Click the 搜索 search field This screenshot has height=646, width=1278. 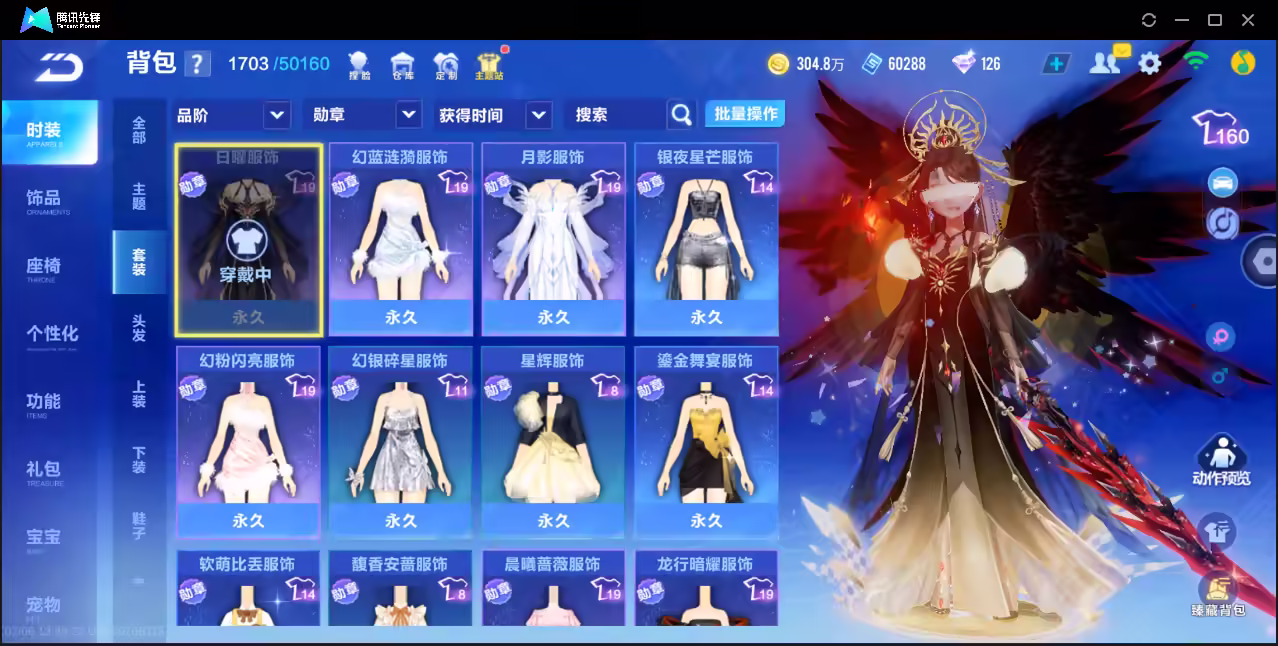point(615,115)
